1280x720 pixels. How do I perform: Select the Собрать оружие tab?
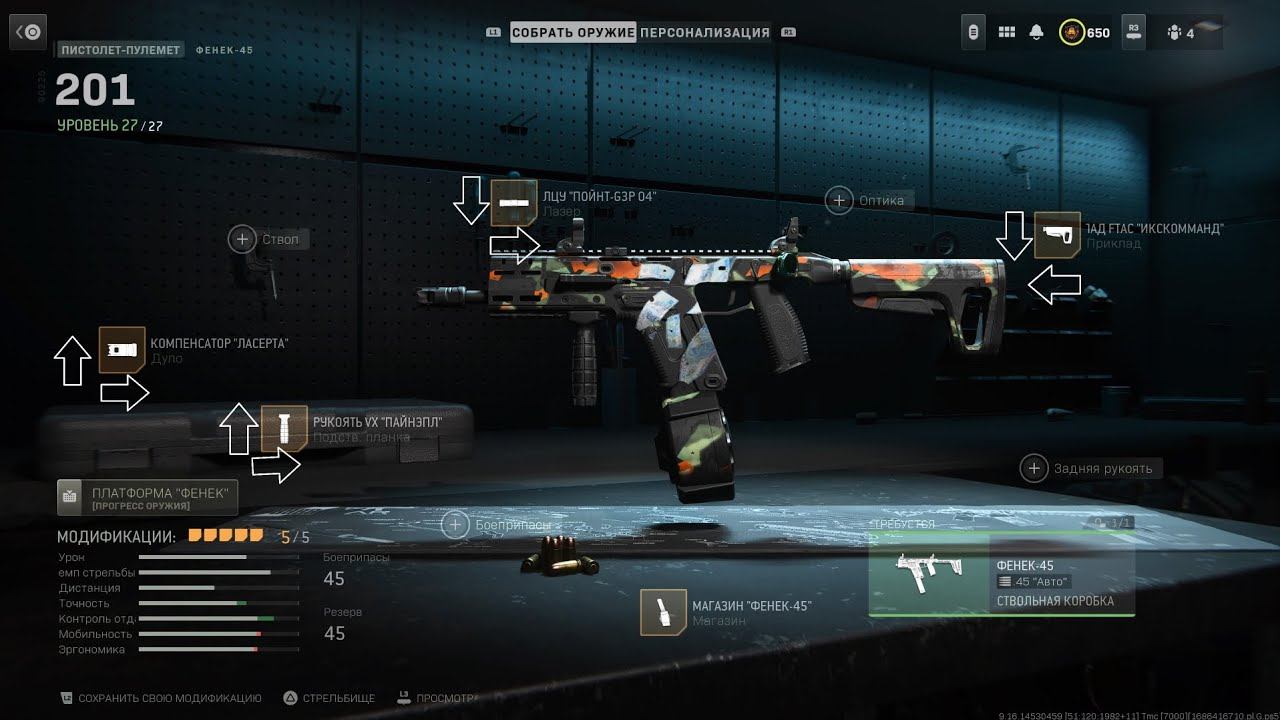[x=573, y=32]
